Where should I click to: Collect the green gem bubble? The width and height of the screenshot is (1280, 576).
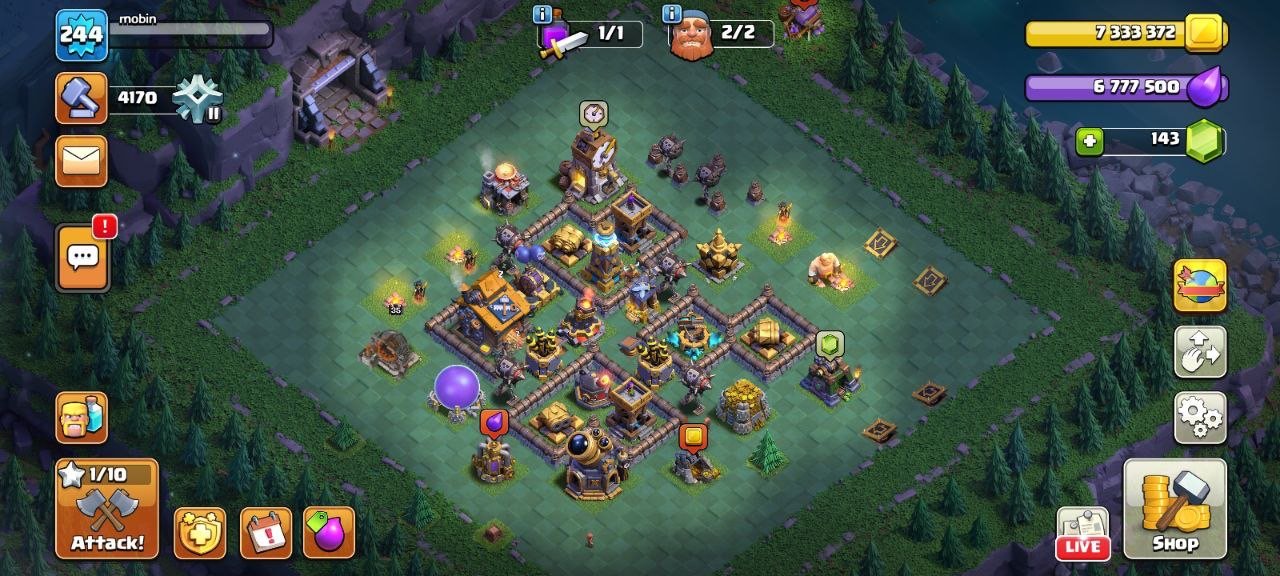[x=830, y=345]
